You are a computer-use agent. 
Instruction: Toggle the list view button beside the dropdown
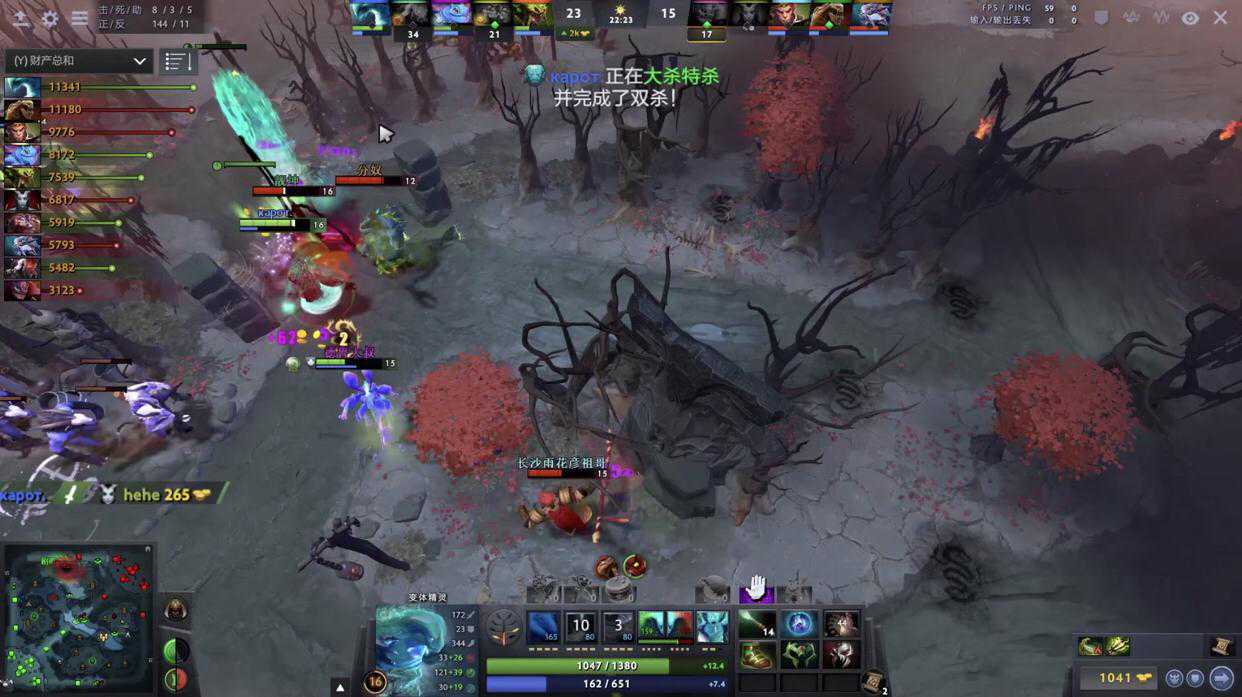pos(178,61)
